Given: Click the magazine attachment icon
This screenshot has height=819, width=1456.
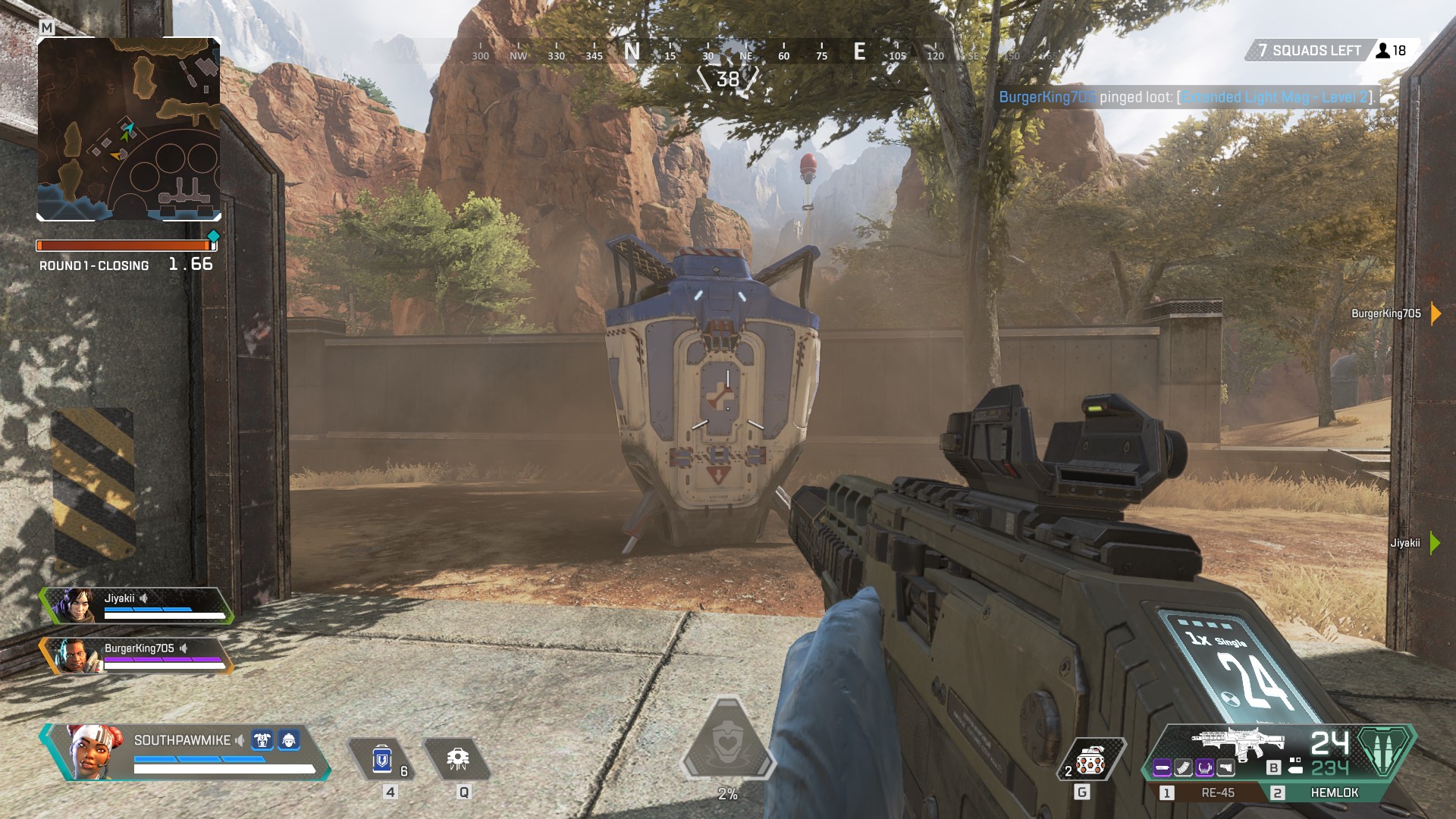Looking at the screenshot, I should (x=1183, y=767).
